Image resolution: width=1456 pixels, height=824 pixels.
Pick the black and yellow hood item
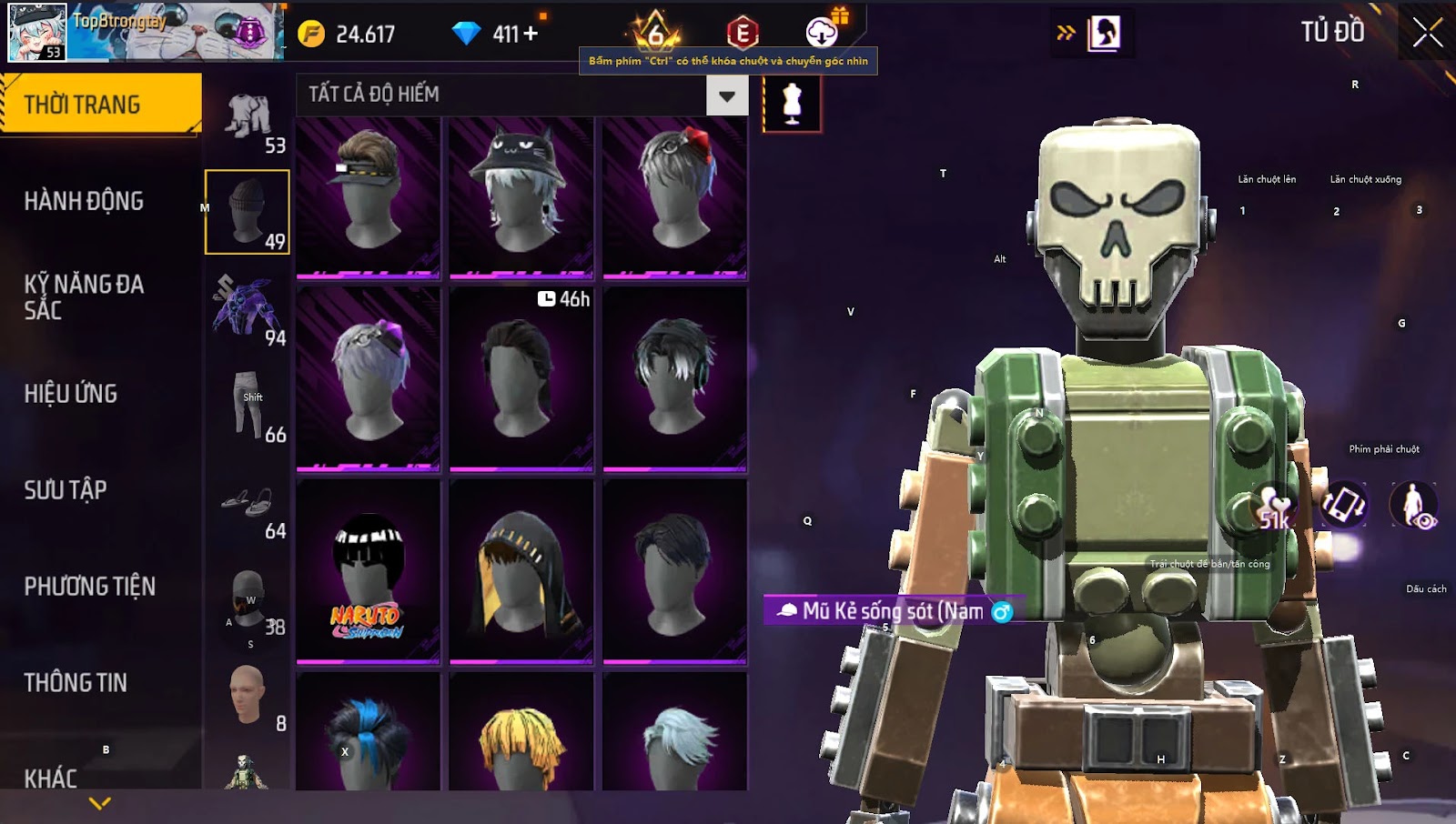pyautogui.click(x=521, y=570)
